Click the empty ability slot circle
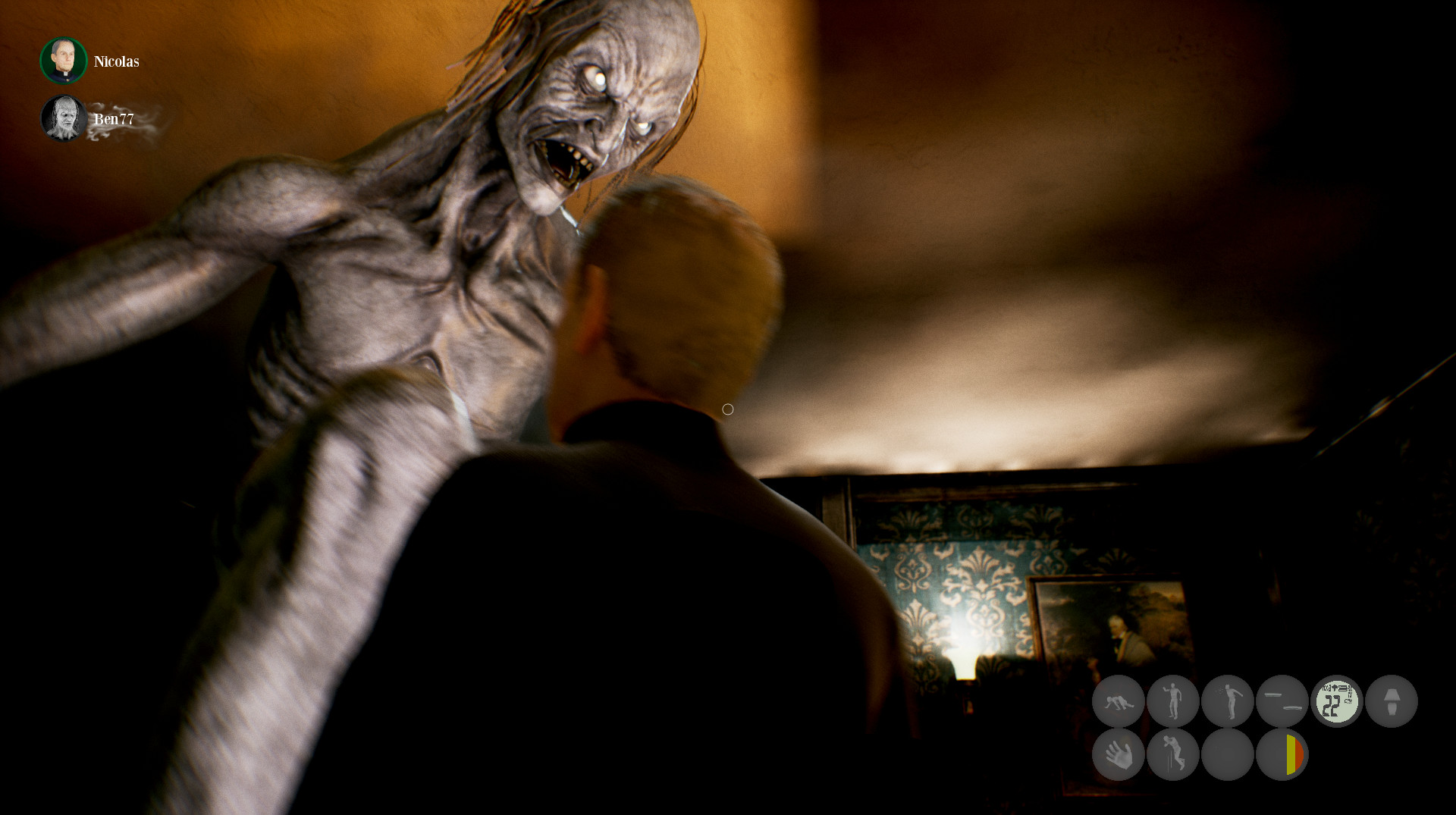 [x=1228, y=755]
